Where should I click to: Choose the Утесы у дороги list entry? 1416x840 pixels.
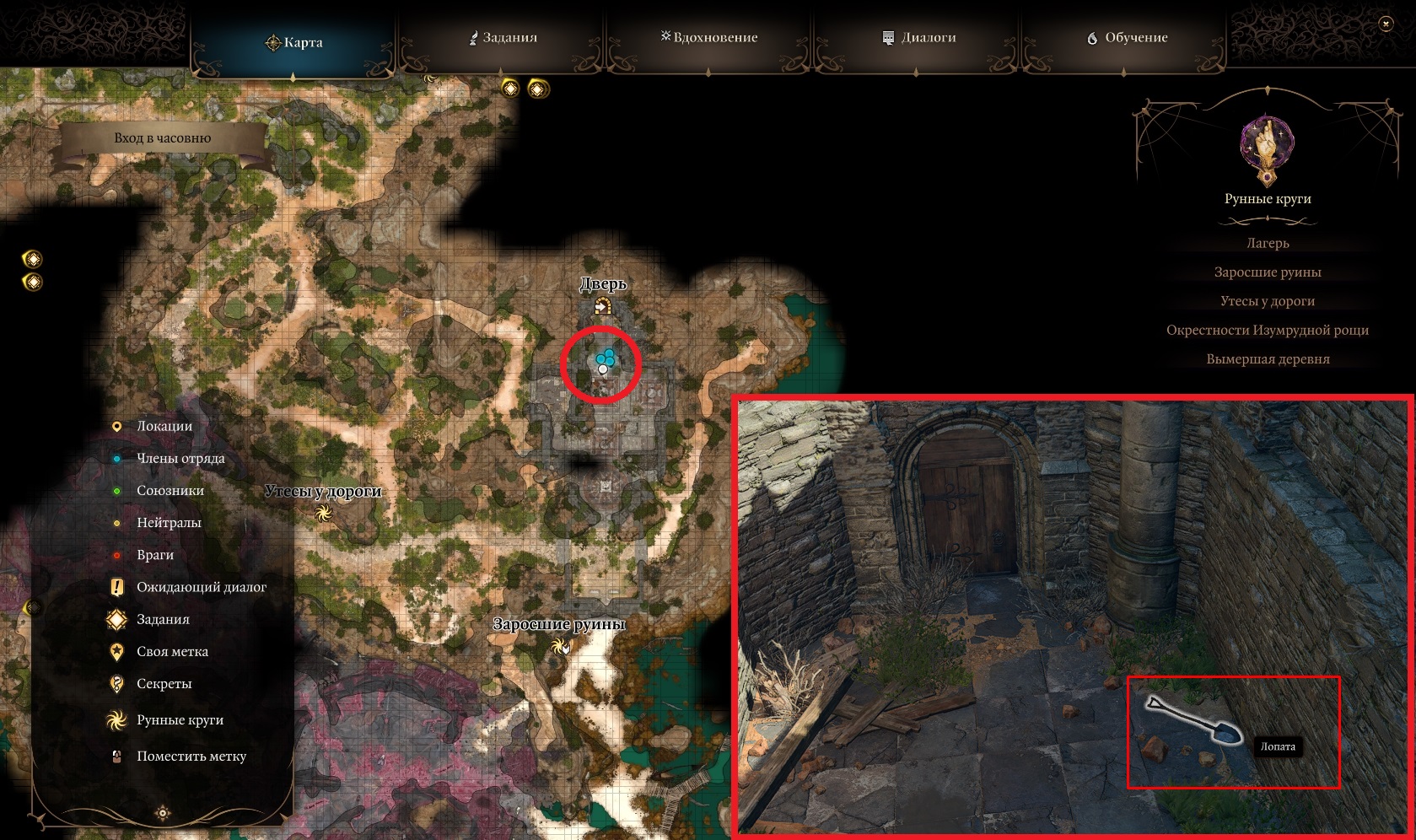1268,301
